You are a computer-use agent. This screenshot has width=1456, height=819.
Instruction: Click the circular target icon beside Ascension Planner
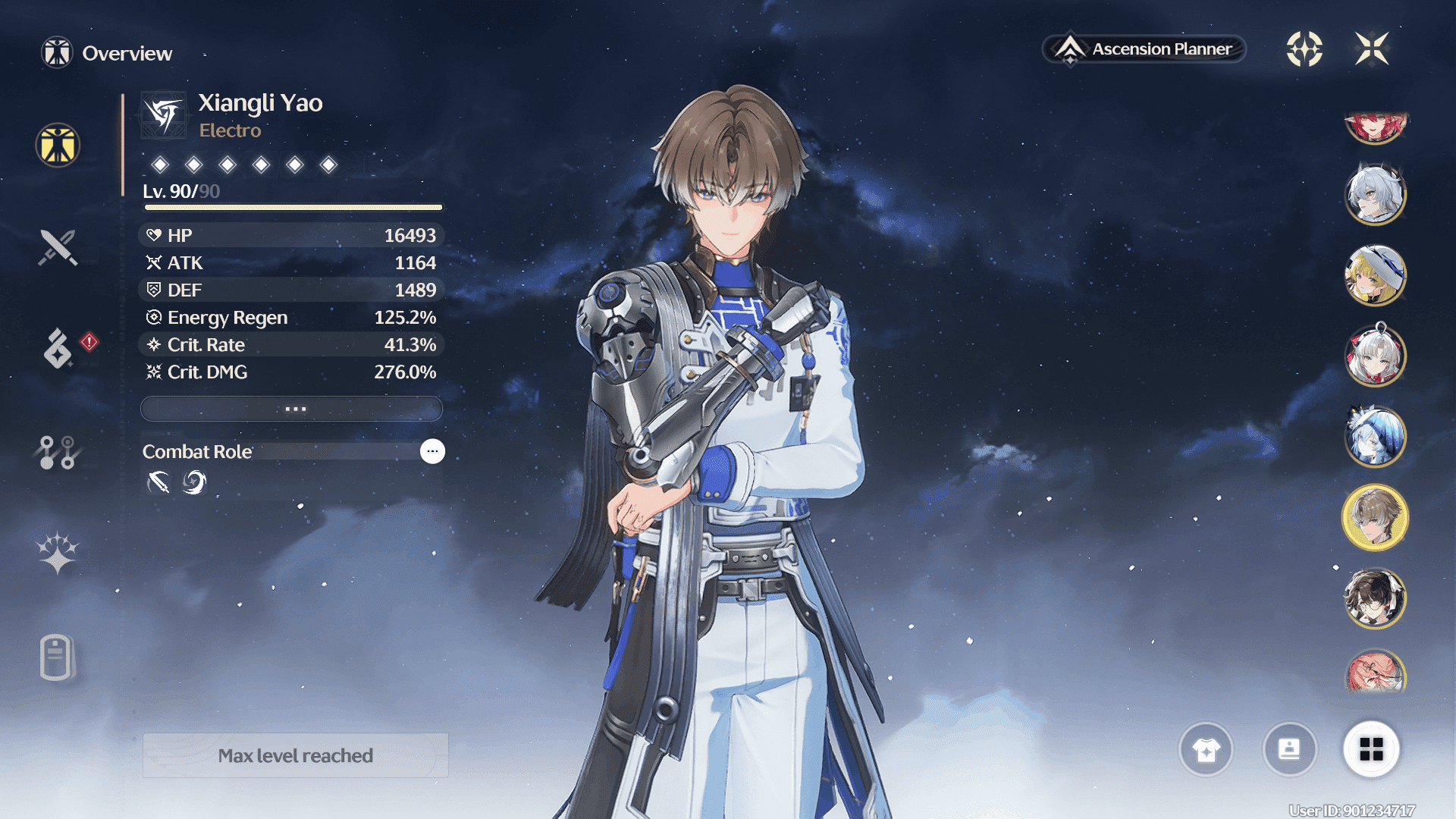click(x=1304, y=49)
